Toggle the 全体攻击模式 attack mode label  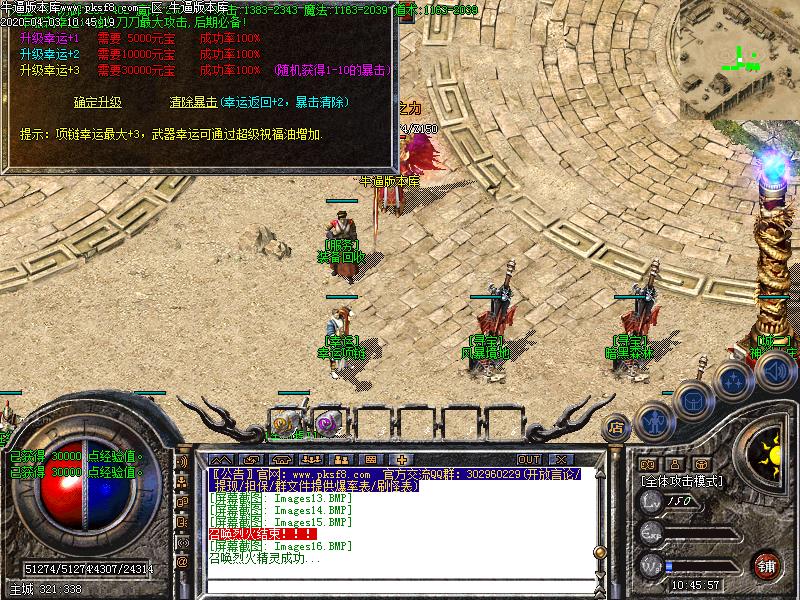[x=682, y=481]
